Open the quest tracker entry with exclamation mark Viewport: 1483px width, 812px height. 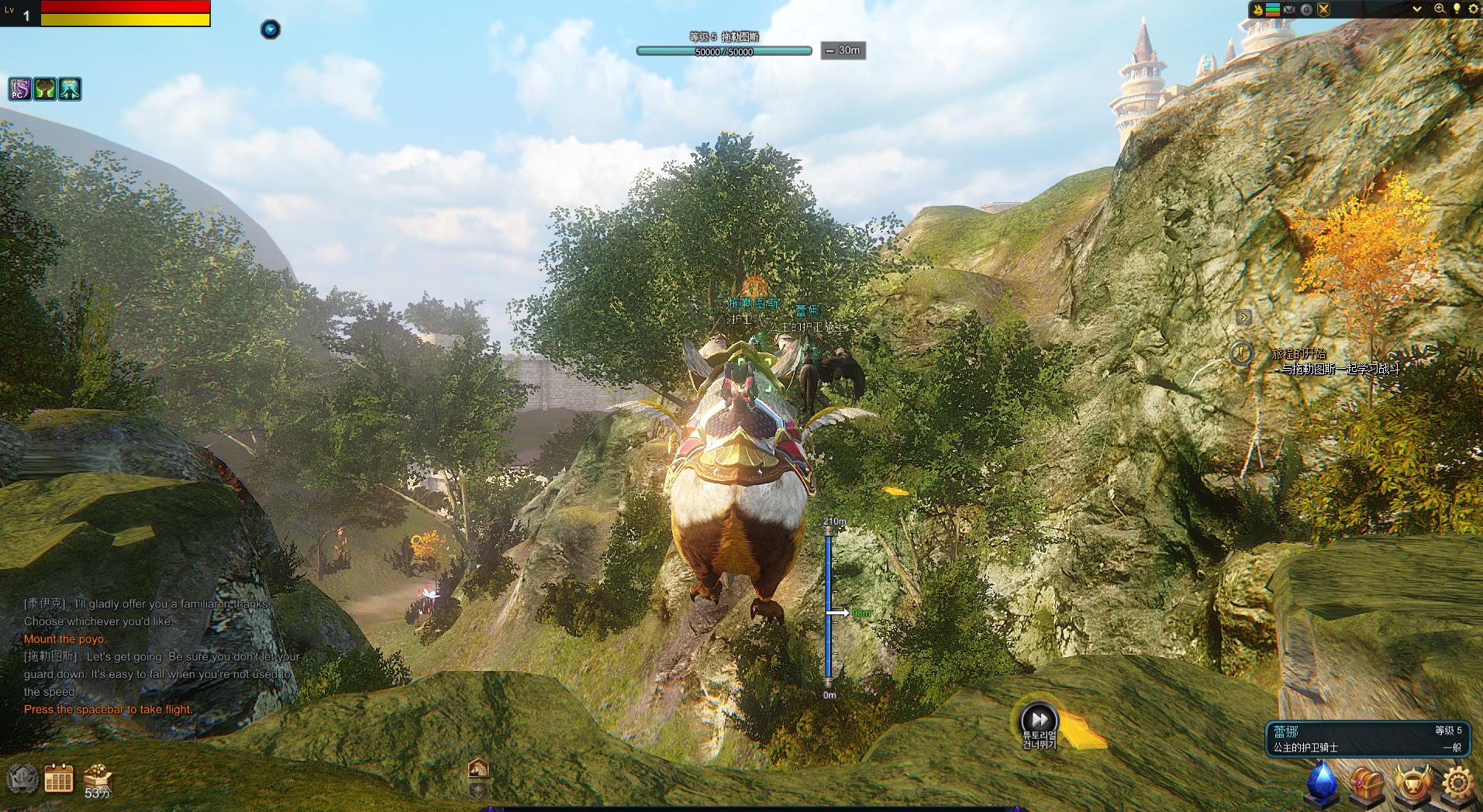click(x=1242, y=353)
